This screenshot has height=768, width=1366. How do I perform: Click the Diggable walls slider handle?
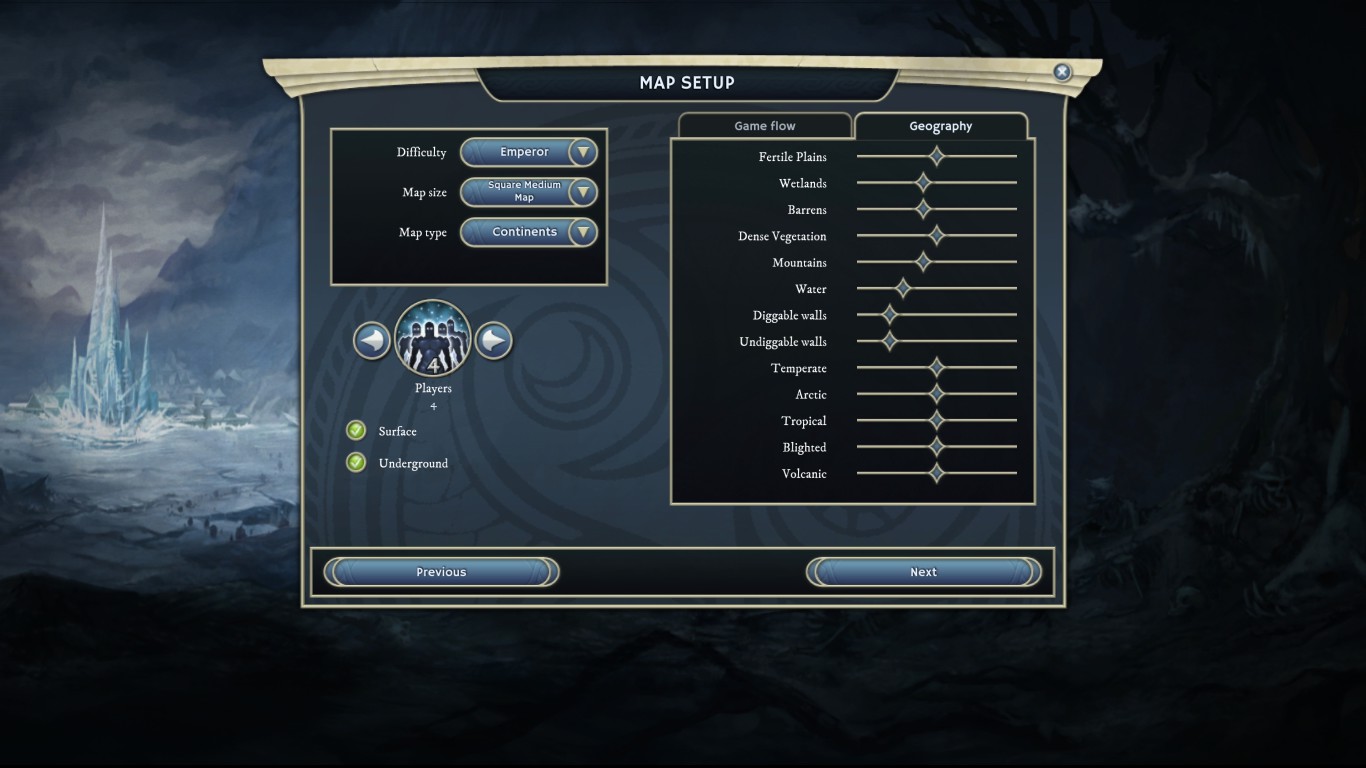click(x=890, y=315)
